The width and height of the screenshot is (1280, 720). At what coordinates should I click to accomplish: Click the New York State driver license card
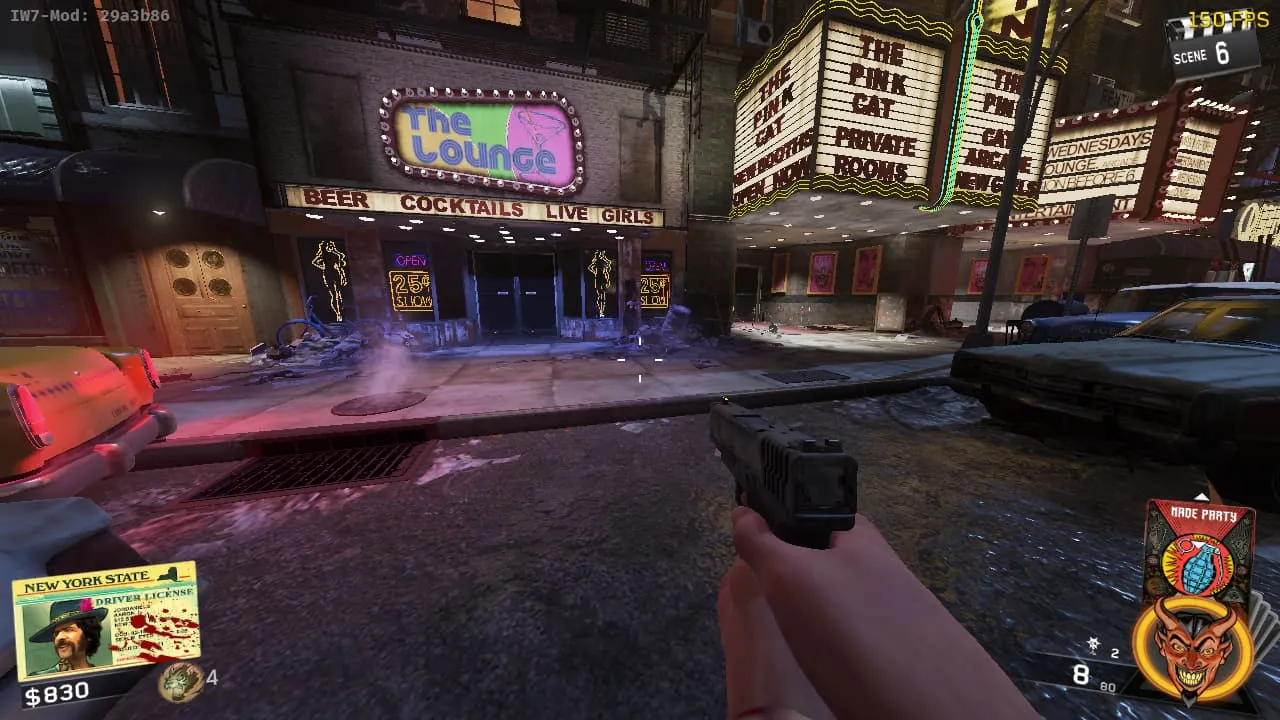tap(105, 620)
